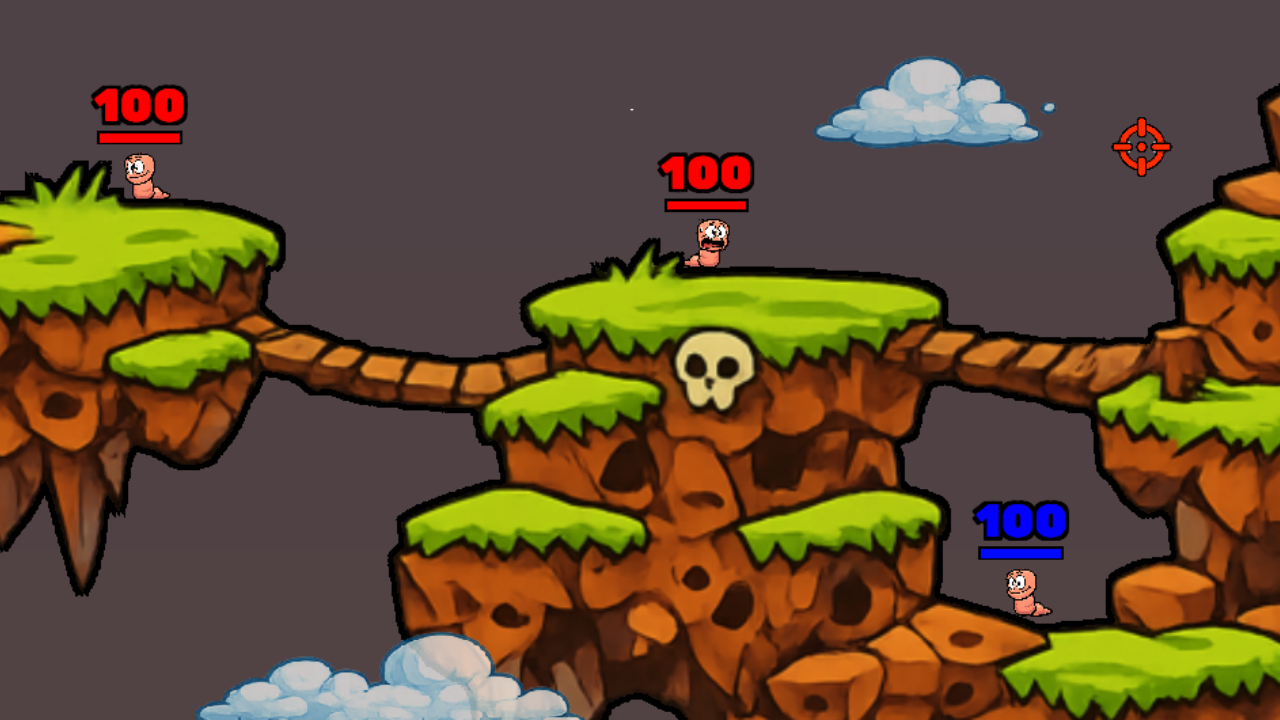Screen dimensions: 1280x720
Task: Select the blue team worm on the right
Action: coord(1023,590)
